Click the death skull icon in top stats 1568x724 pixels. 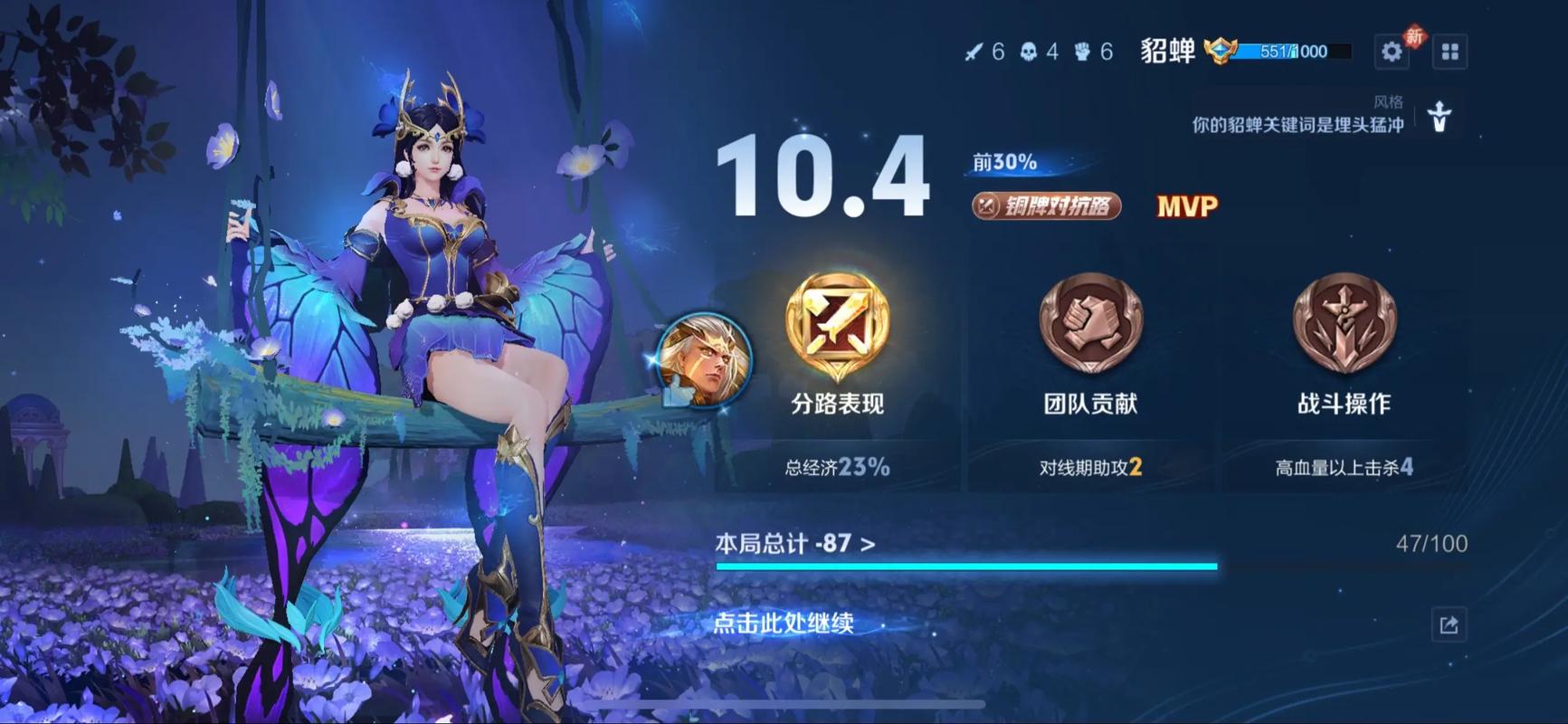(1028, 52)
